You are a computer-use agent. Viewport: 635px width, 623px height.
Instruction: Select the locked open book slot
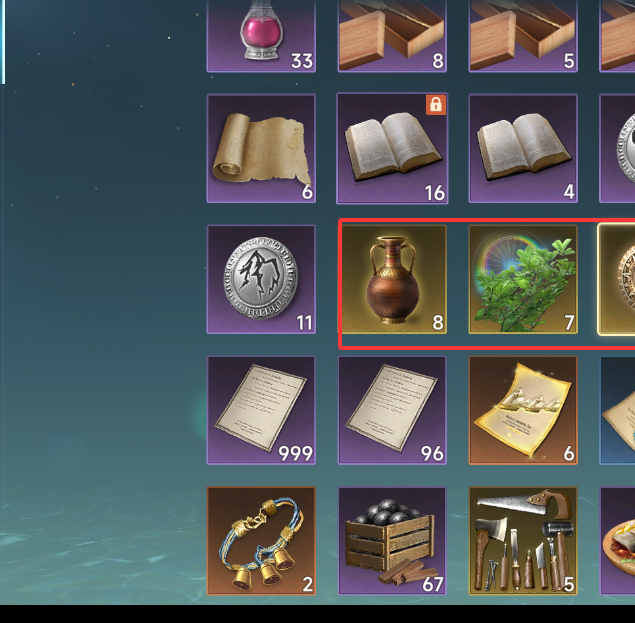point(392,148)
